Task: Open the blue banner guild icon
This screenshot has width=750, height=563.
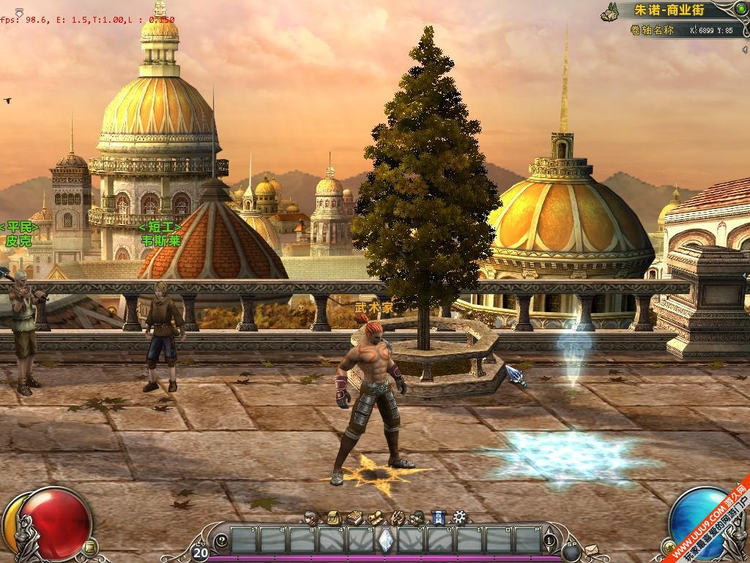Action: click(x=439, y=517)
